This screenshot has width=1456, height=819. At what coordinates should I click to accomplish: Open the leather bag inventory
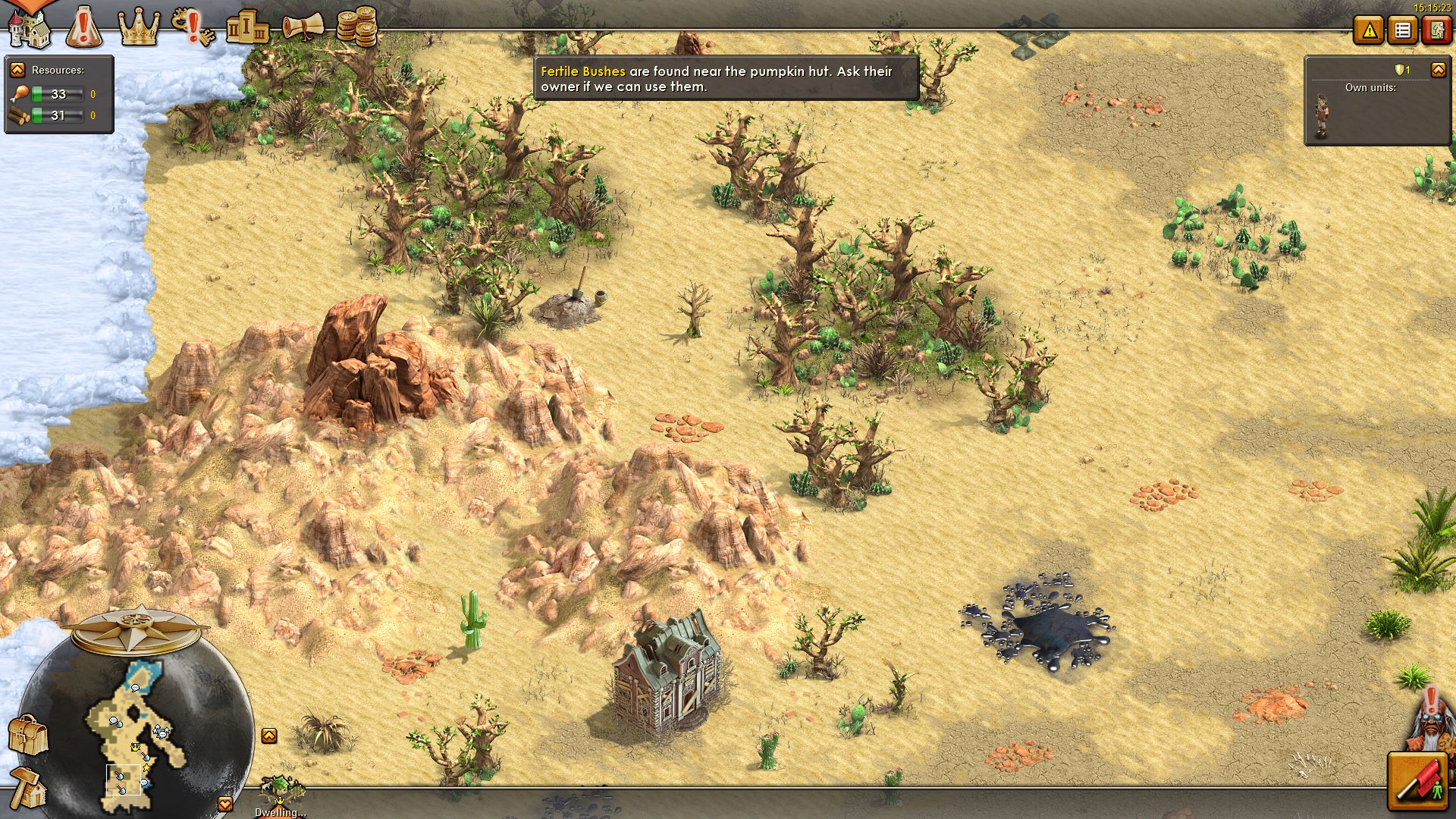(29, 734)
